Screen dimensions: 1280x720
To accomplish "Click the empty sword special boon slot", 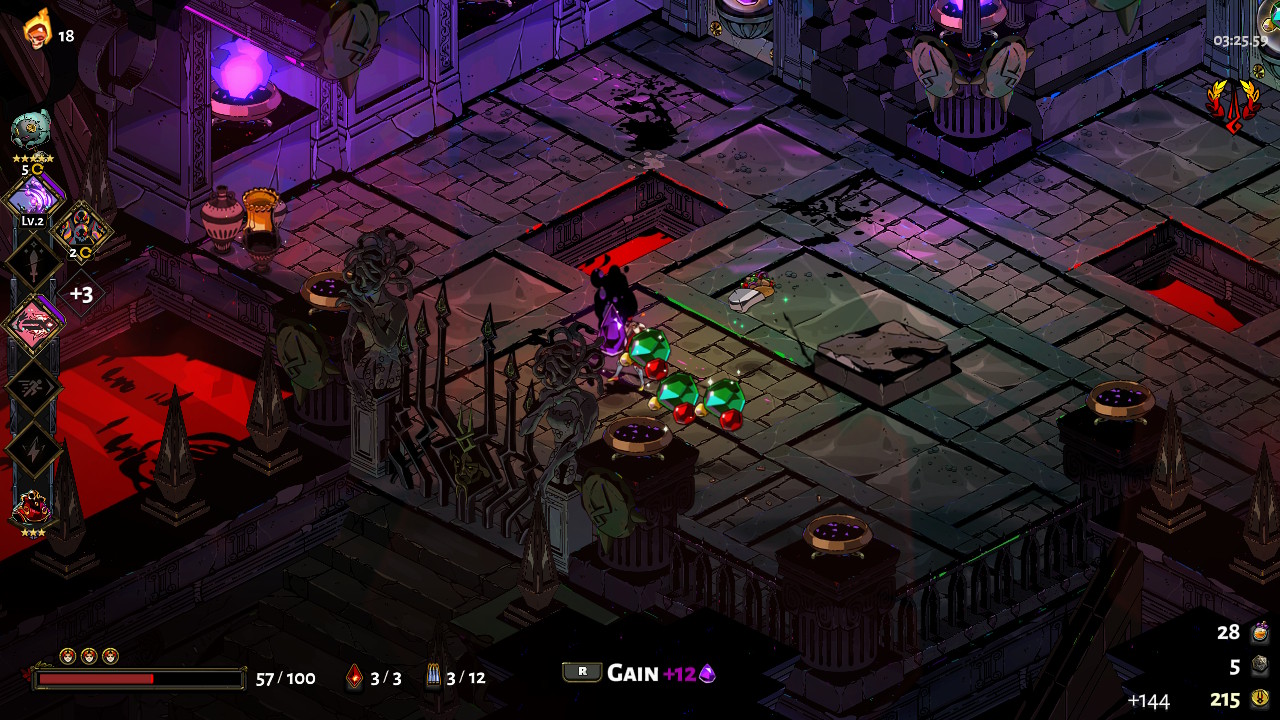I will [34, 262].
